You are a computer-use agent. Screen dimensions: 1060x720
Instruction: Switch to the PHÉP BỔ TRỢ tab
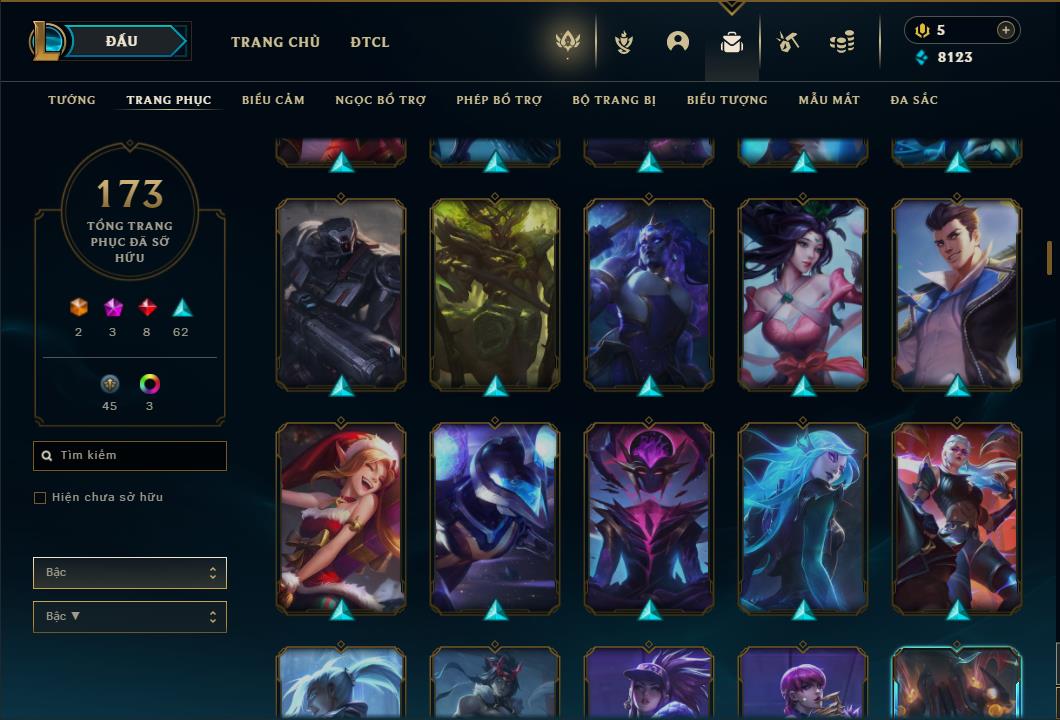pos(499,100)
